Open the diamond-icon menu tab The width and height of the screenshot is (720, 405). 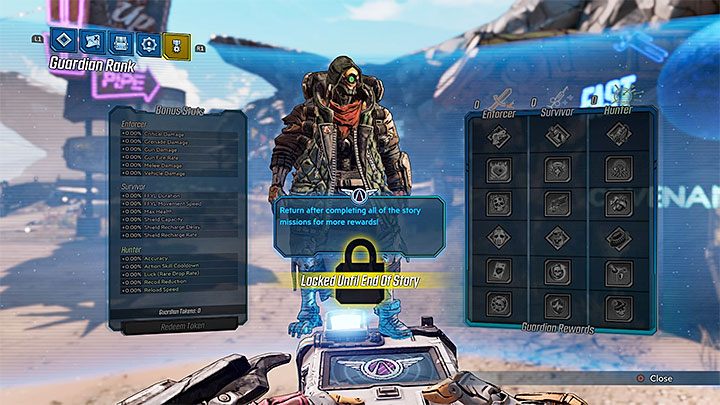(x=62, y=42)
